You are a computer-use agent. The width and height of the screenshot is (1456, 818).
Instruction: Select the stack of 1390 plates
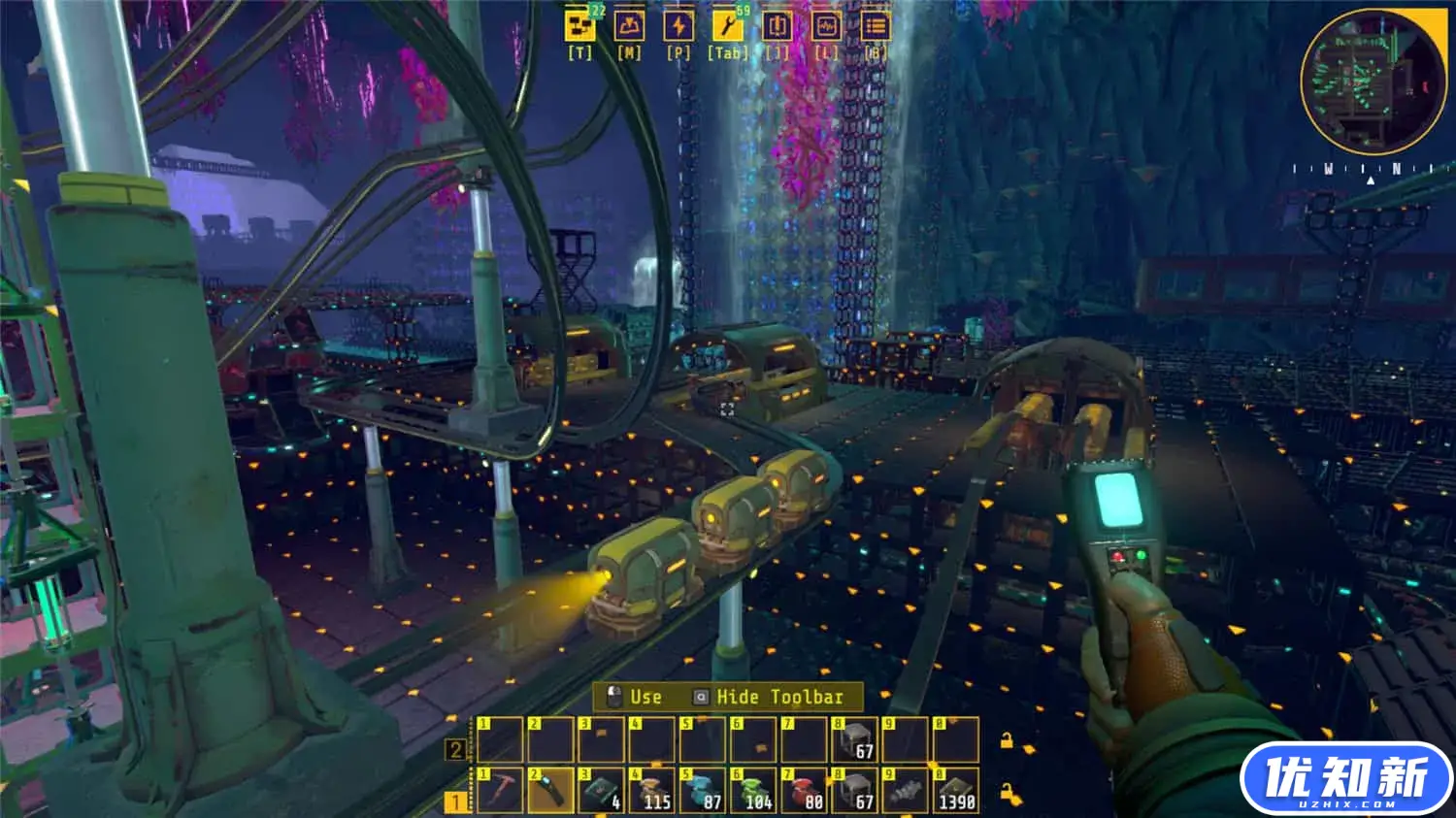(x=955, y=790)
